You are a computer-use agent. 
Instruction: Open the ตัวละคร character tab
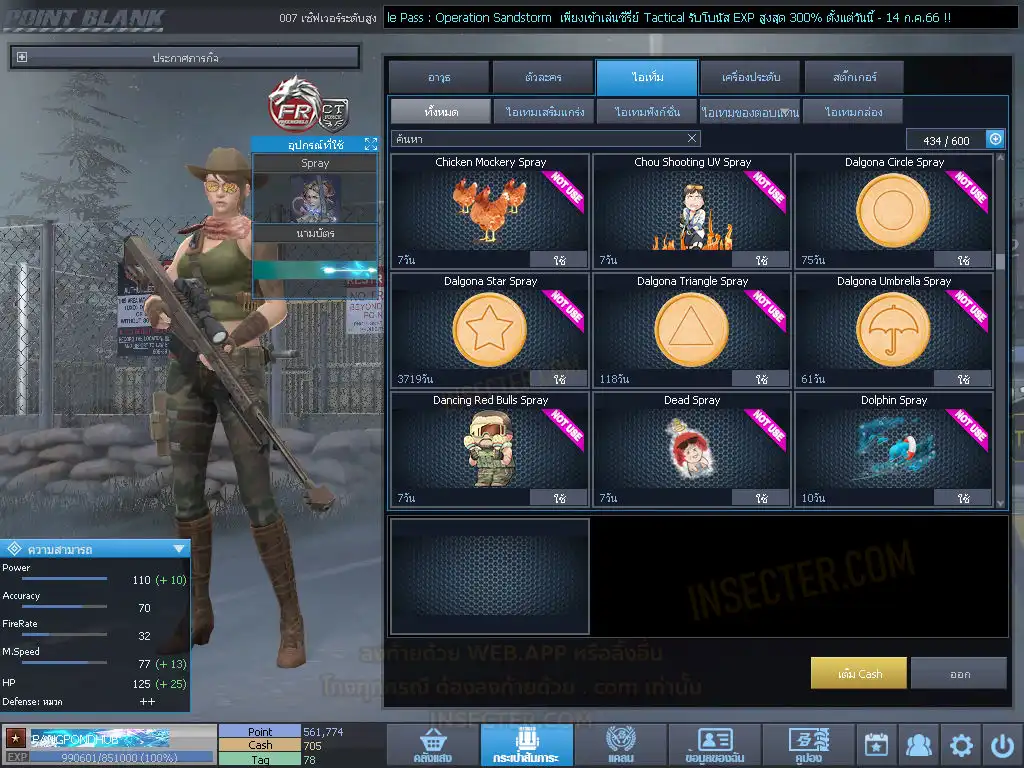pyautogui.click(x=543, y=77)
